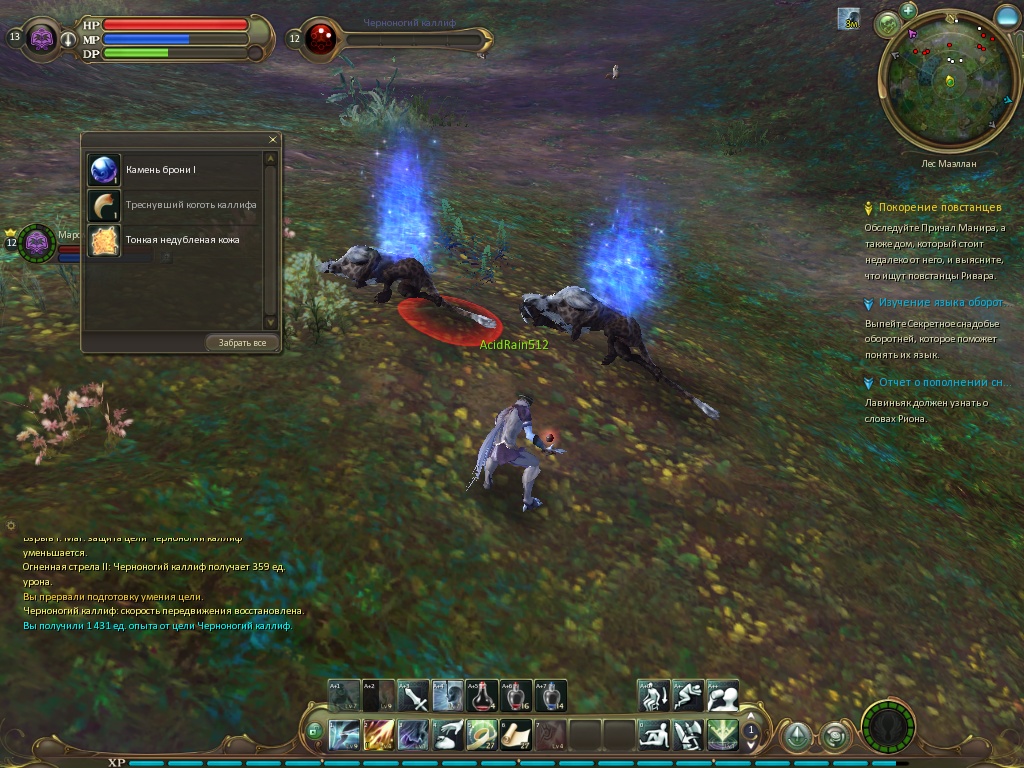Select the red health potion in the upper hotbar

(482, 695)
